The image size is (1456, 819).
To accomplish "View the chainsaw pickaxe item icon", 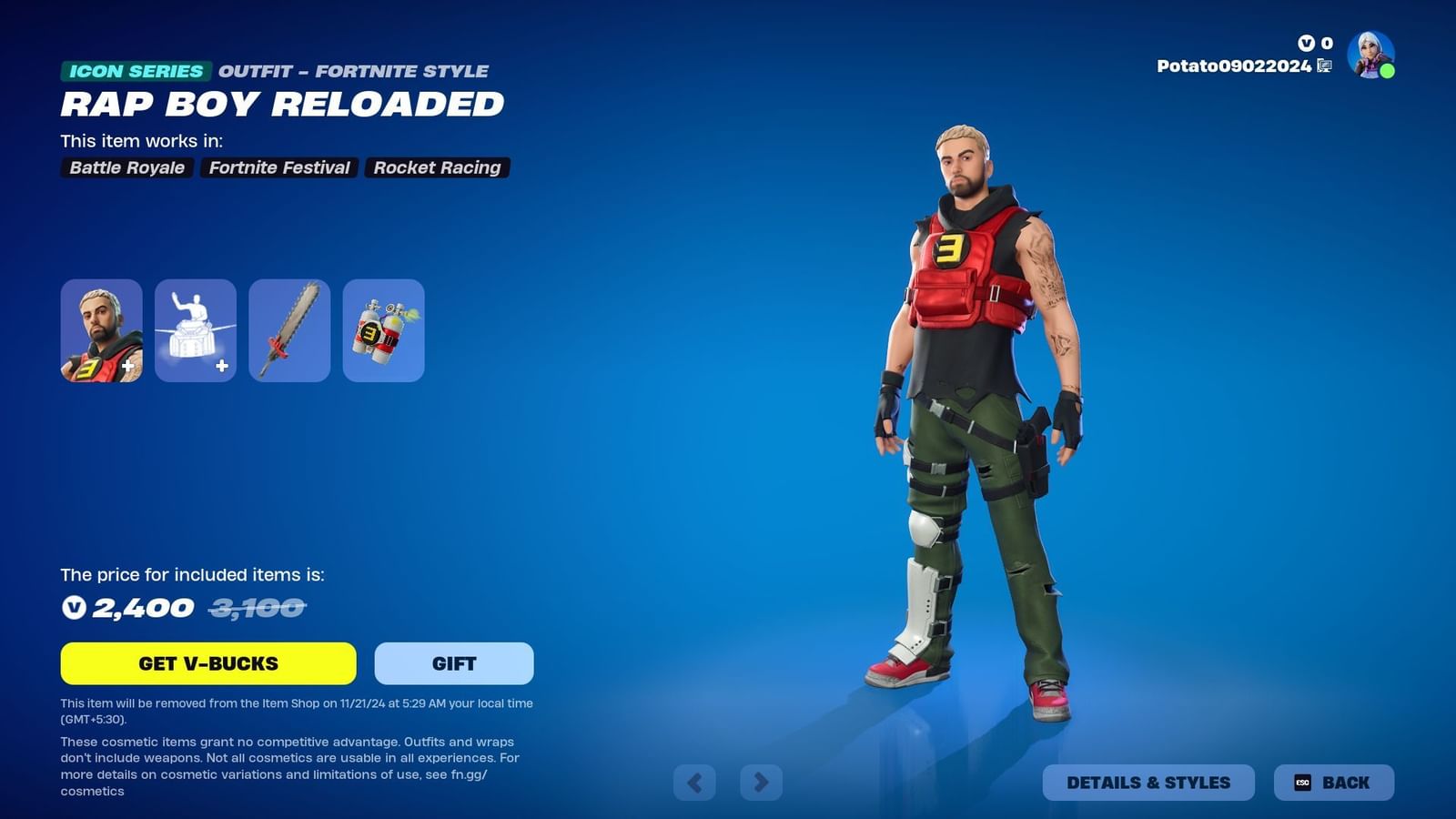I will point(289,330).
